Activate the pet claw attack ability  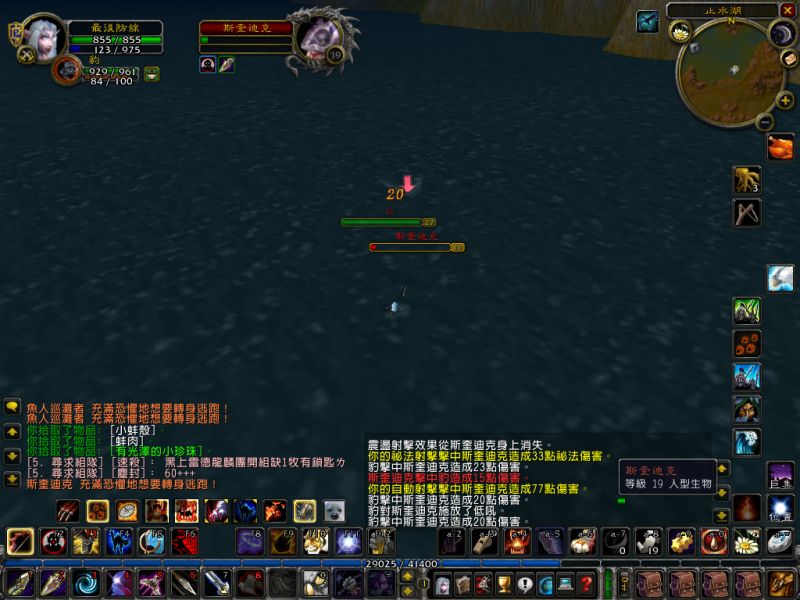[67, 512]
